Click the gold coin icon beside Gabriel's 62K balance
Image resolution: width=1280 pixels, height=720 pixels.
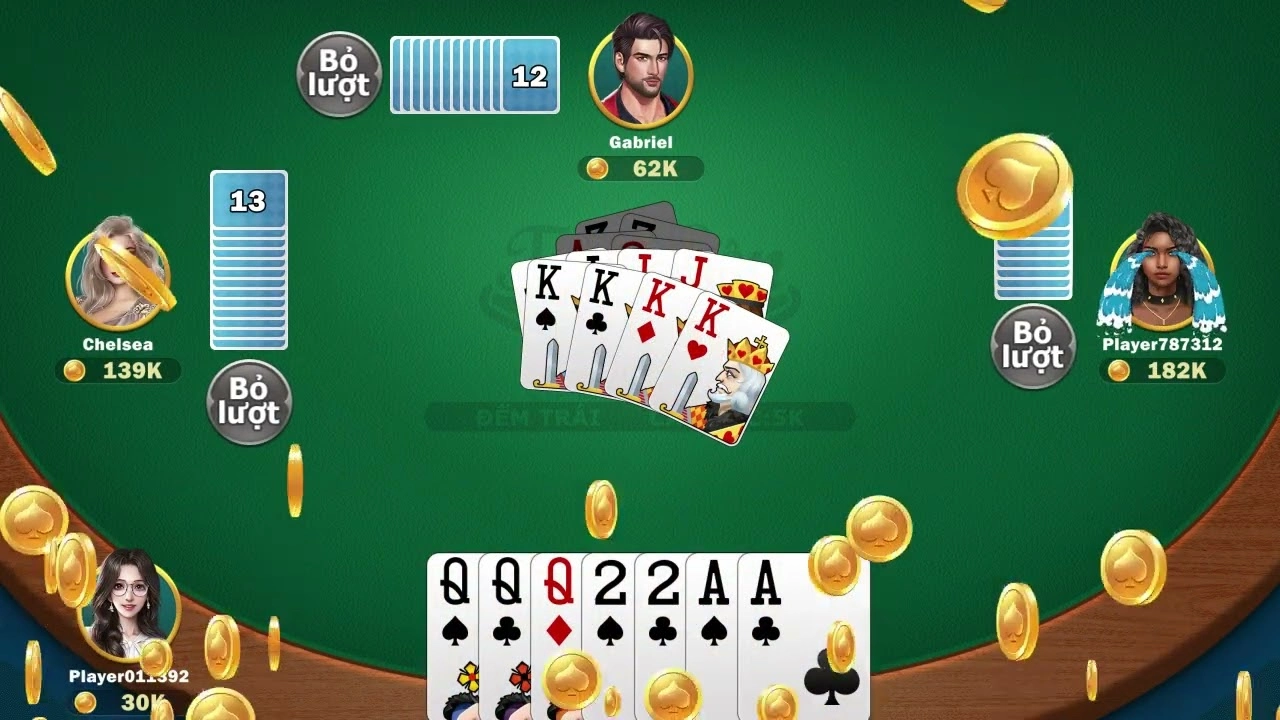[596, 170]
